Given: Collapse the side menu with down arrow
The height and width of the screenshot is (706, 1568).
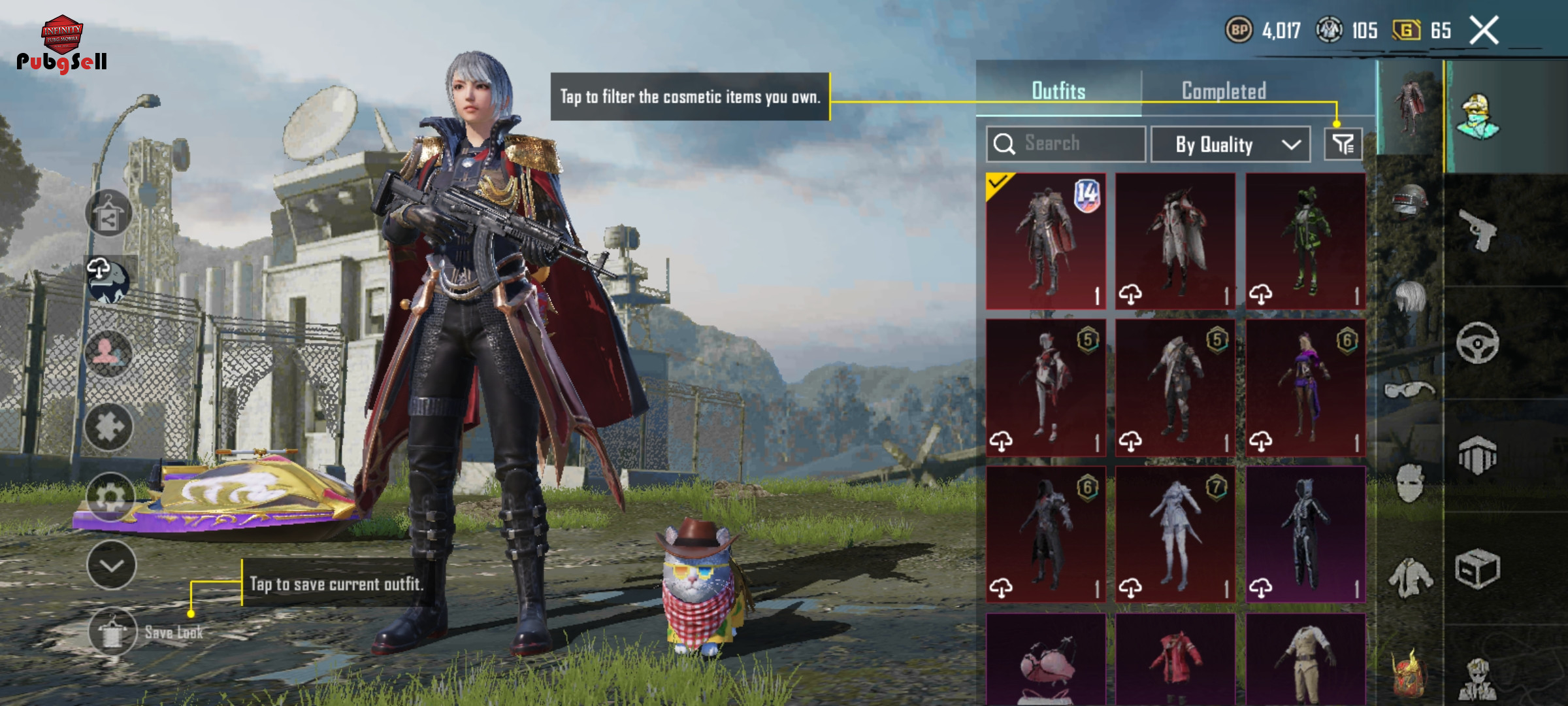Looking at the screenshot, I should coord(112,565).
